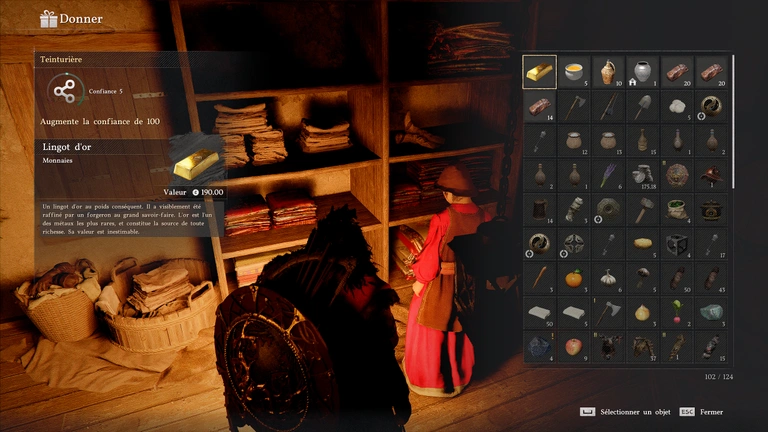Select the shovel in the inventory

click(643, 107)
